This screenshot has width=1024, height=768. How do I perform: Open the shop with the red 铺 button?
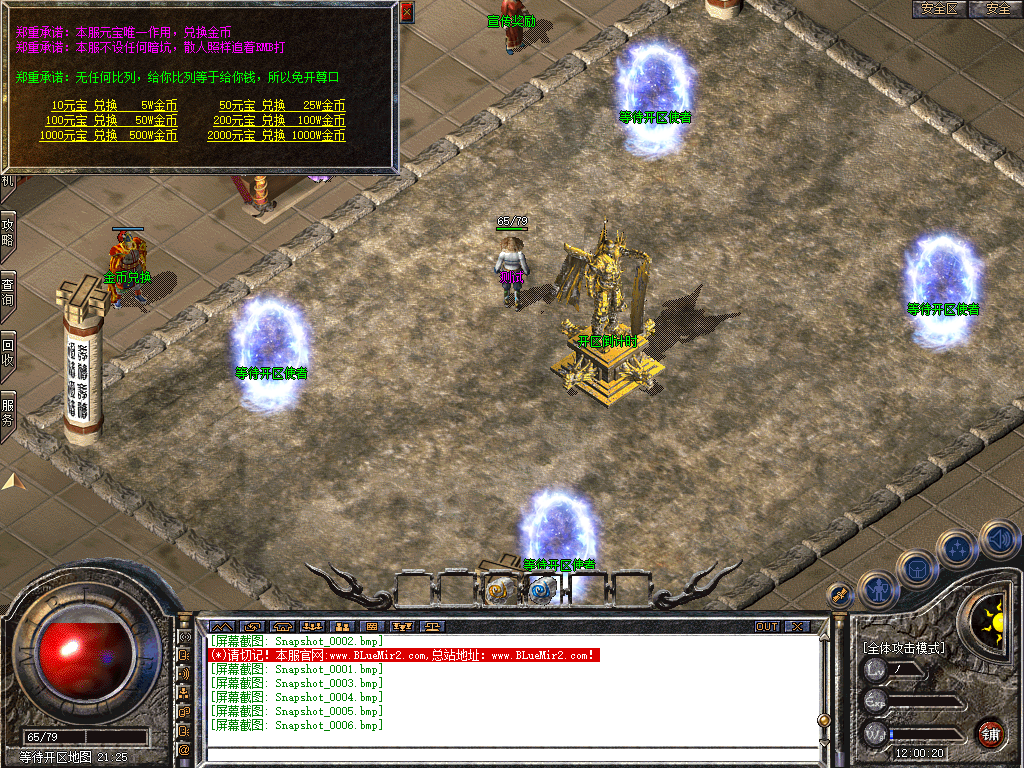990,733
